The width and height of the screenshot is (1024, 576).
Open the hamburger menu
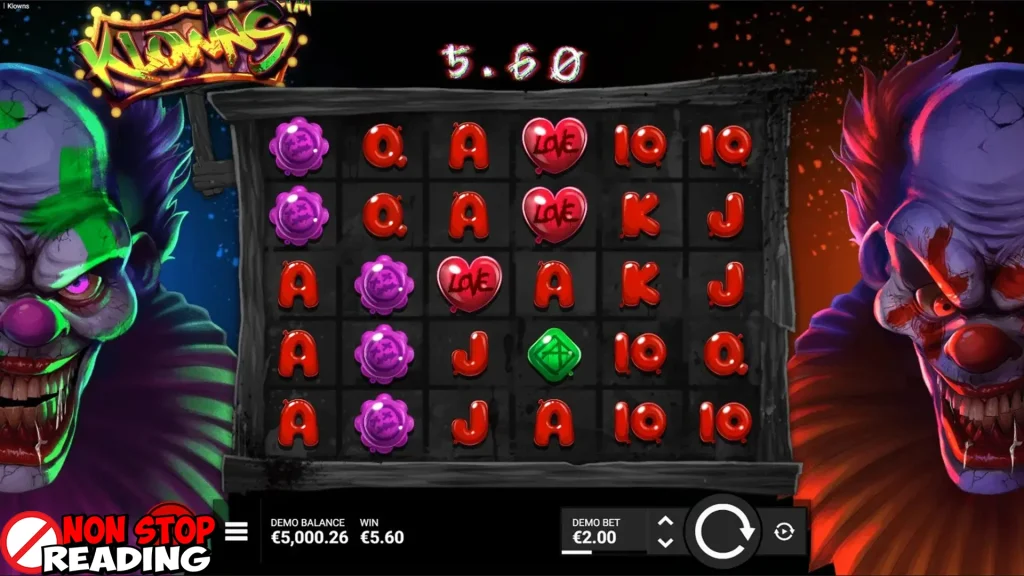[x=236, y=531]
